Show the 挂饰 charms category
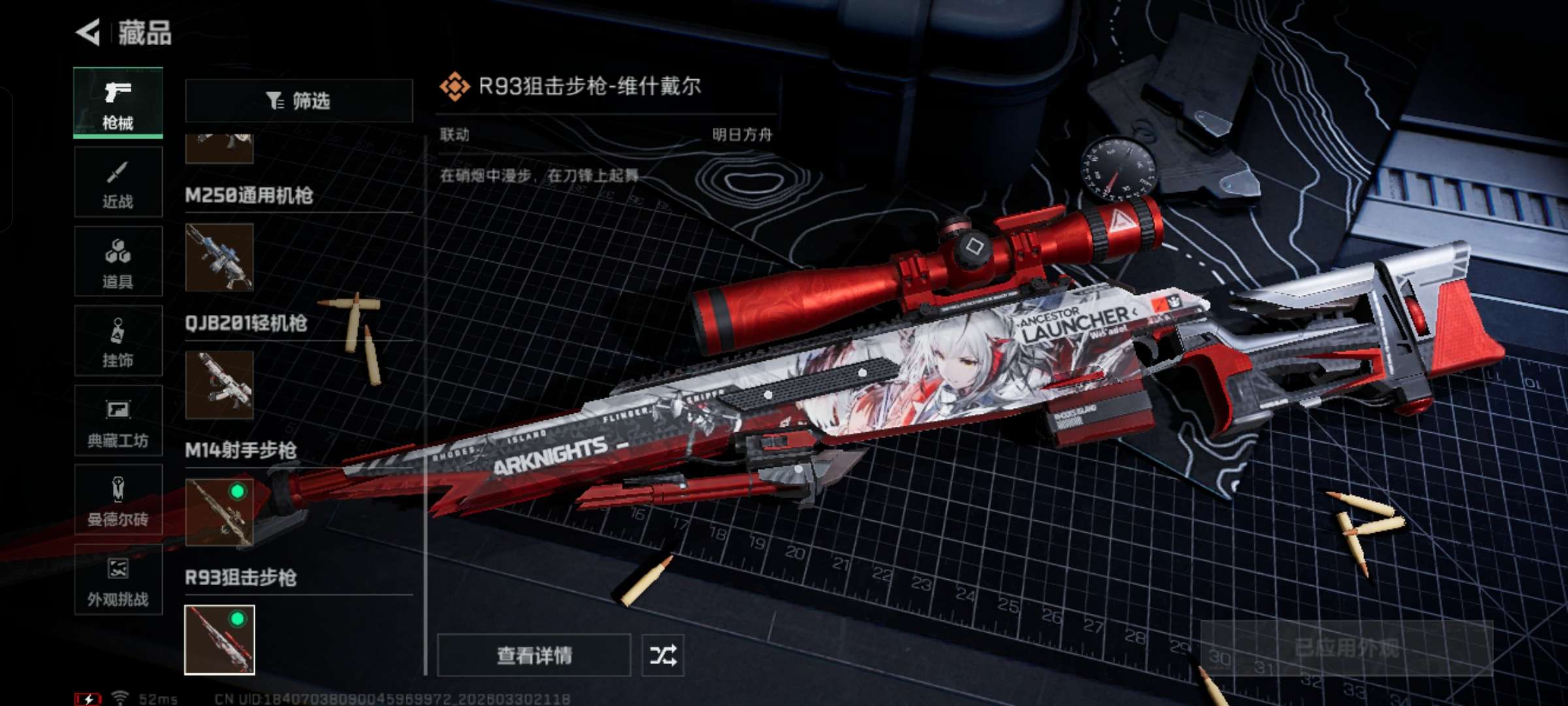The width and height of the screenshot is (1568, 706). coord(118,341)
